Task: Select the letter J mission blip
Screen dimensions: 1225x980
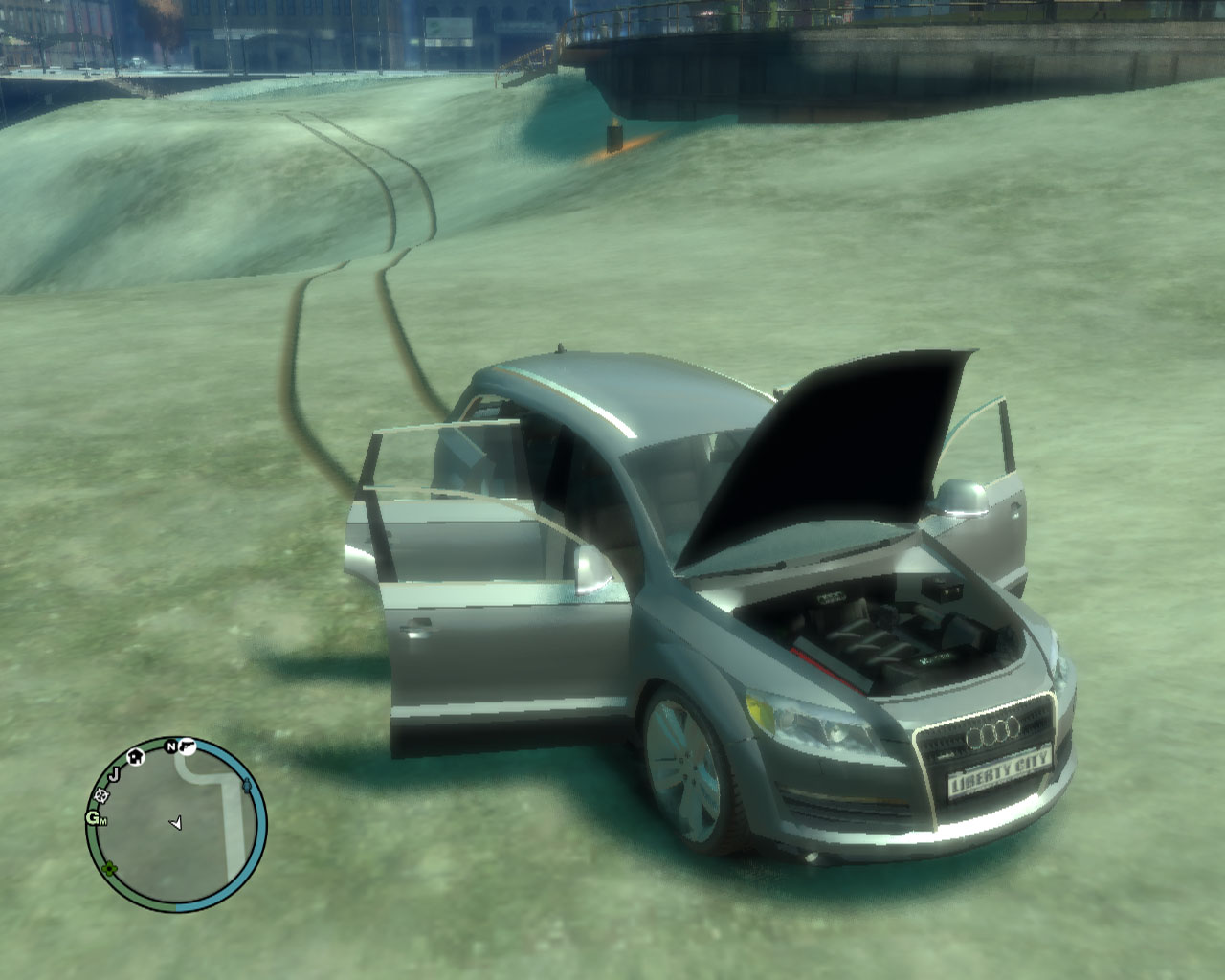Action: tap(113, 773)
